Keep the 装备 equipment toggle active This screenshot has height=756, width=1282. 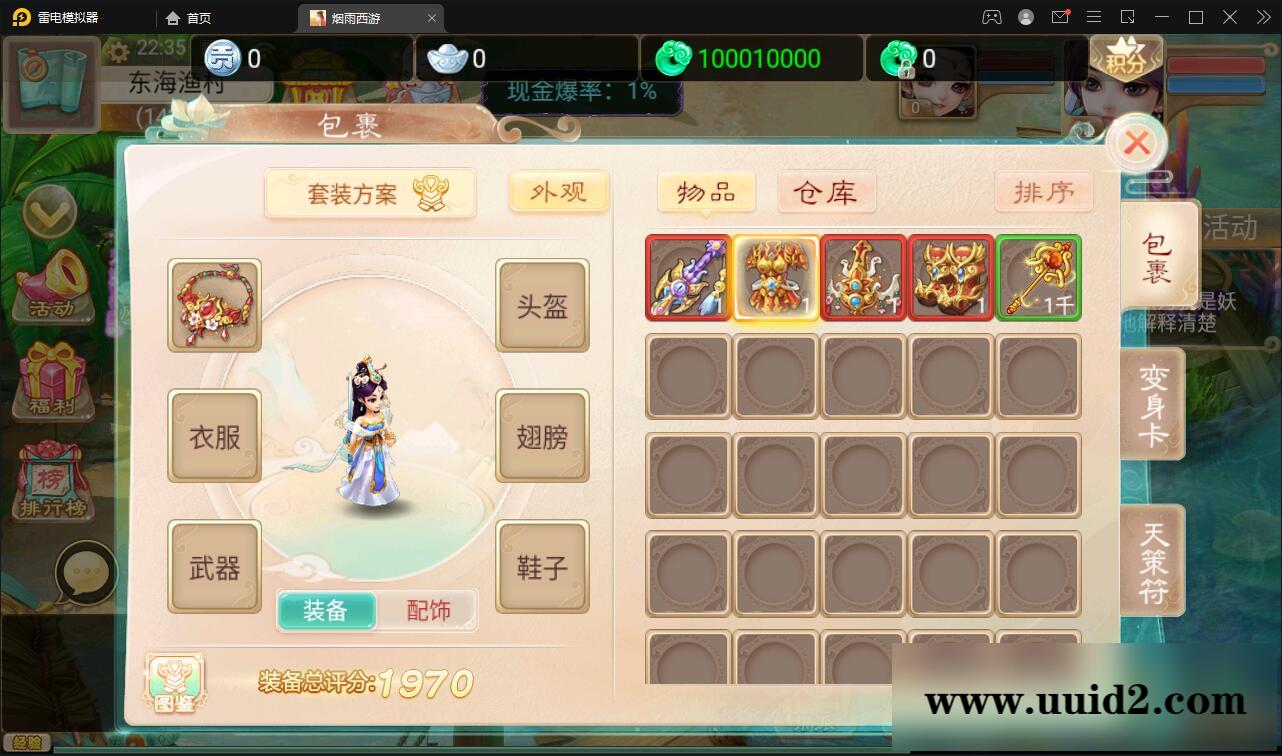tap(327, 609)
